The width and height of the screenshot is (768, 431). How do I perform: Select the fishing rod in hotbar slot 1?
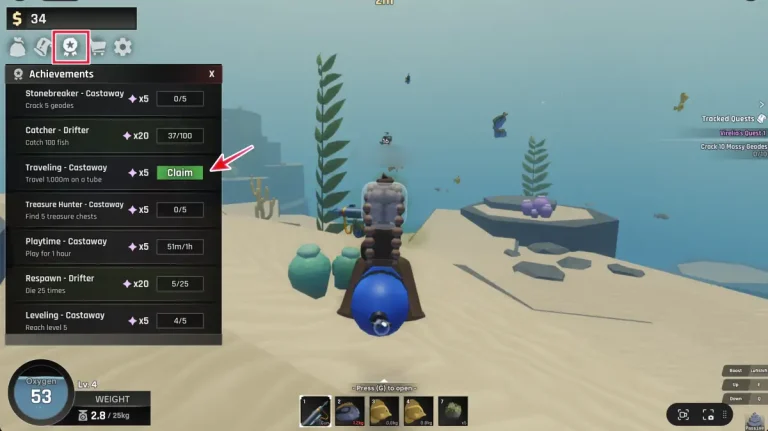[317, 411]
